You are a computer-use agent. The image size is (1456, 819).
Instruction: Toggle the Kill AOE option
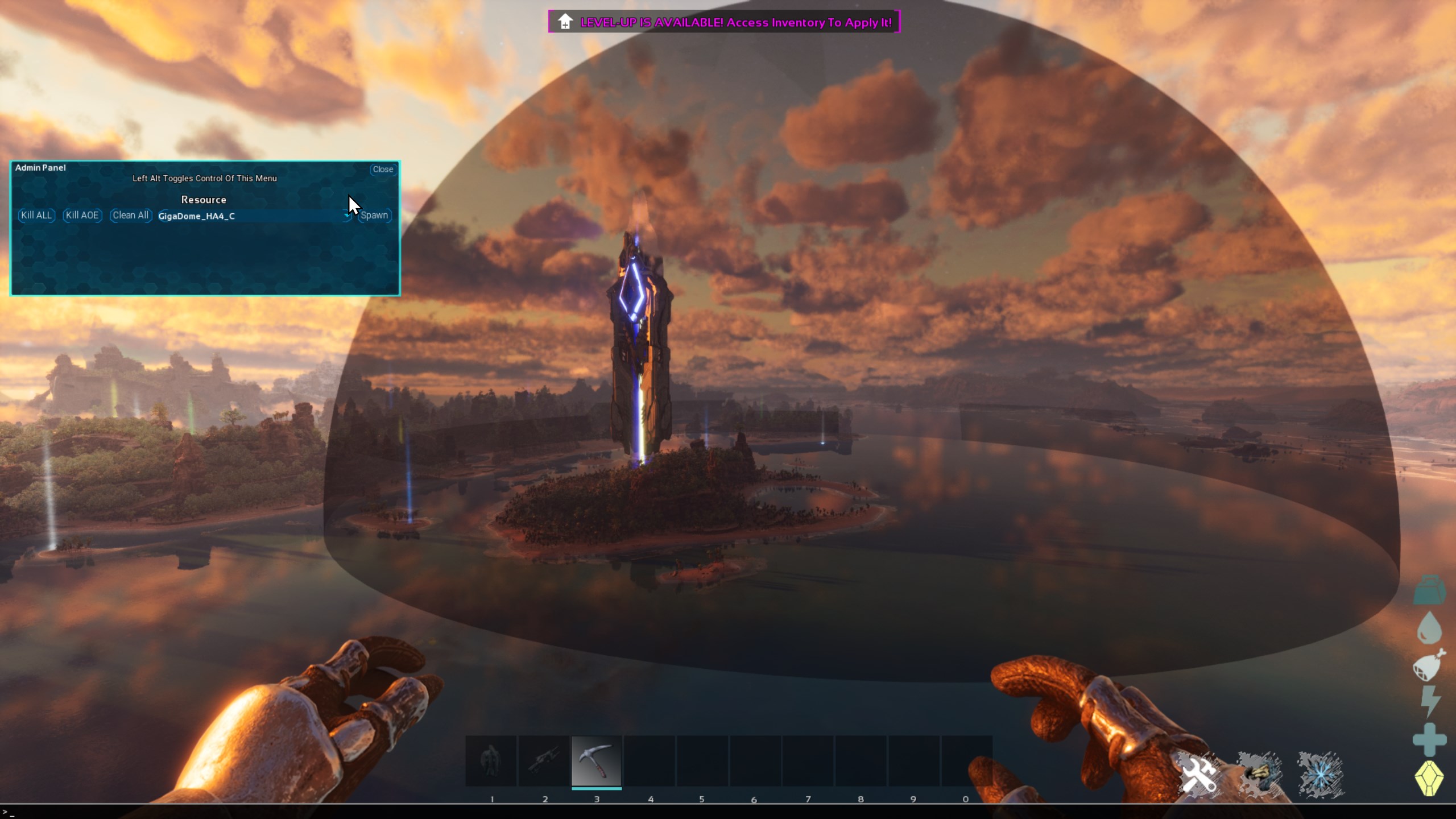[x=81, y=216]
